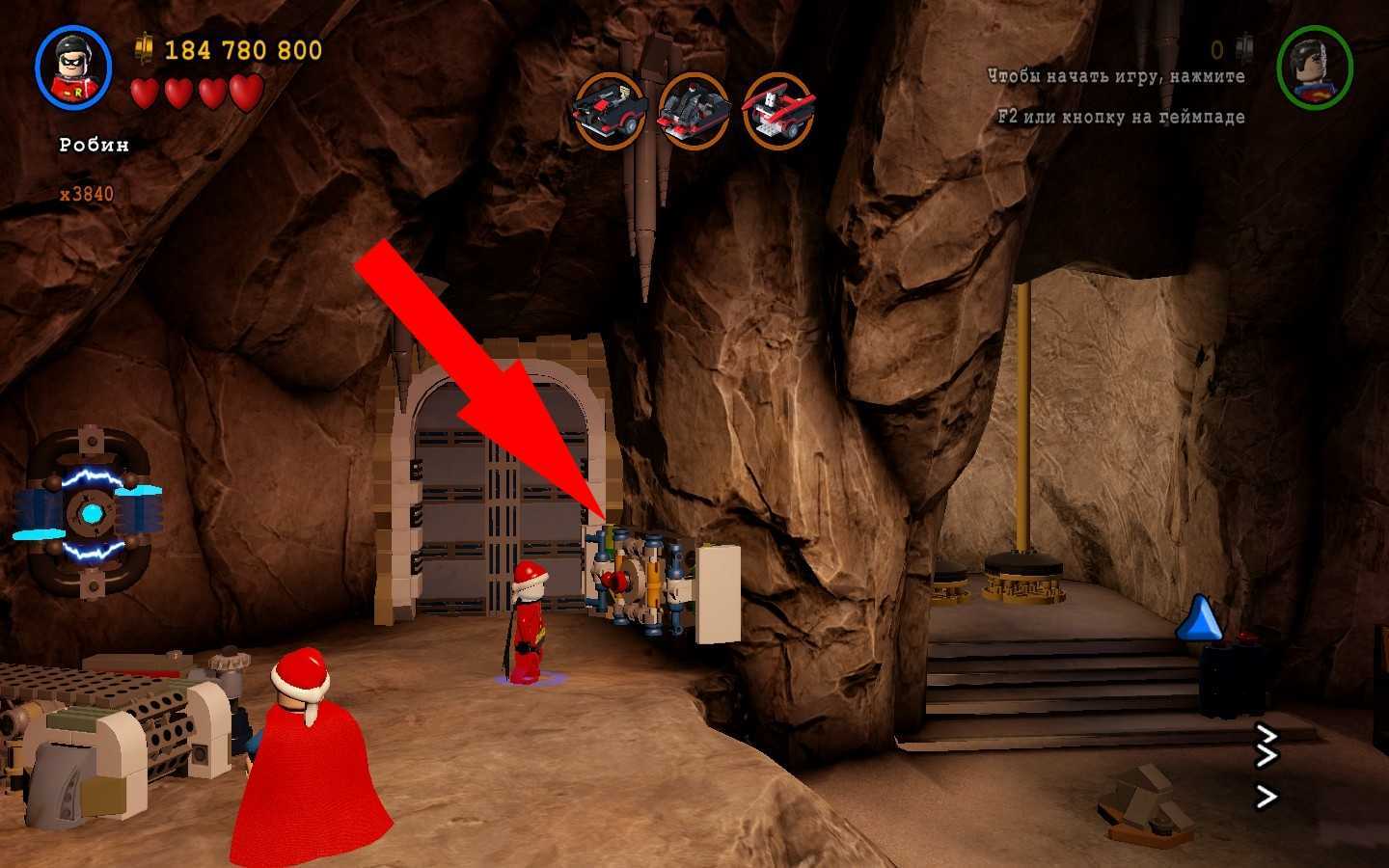This screenshot has width=1389, height=868.
Task: Click the Robin character portrait
Action: coord(73,67)
